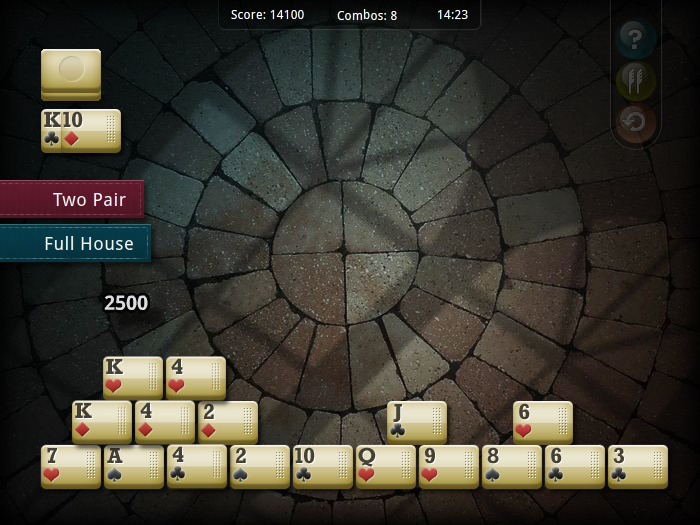This screenshot has width=700, height=525.
Task: Select the Queen of hearts card
Action: 386,466
